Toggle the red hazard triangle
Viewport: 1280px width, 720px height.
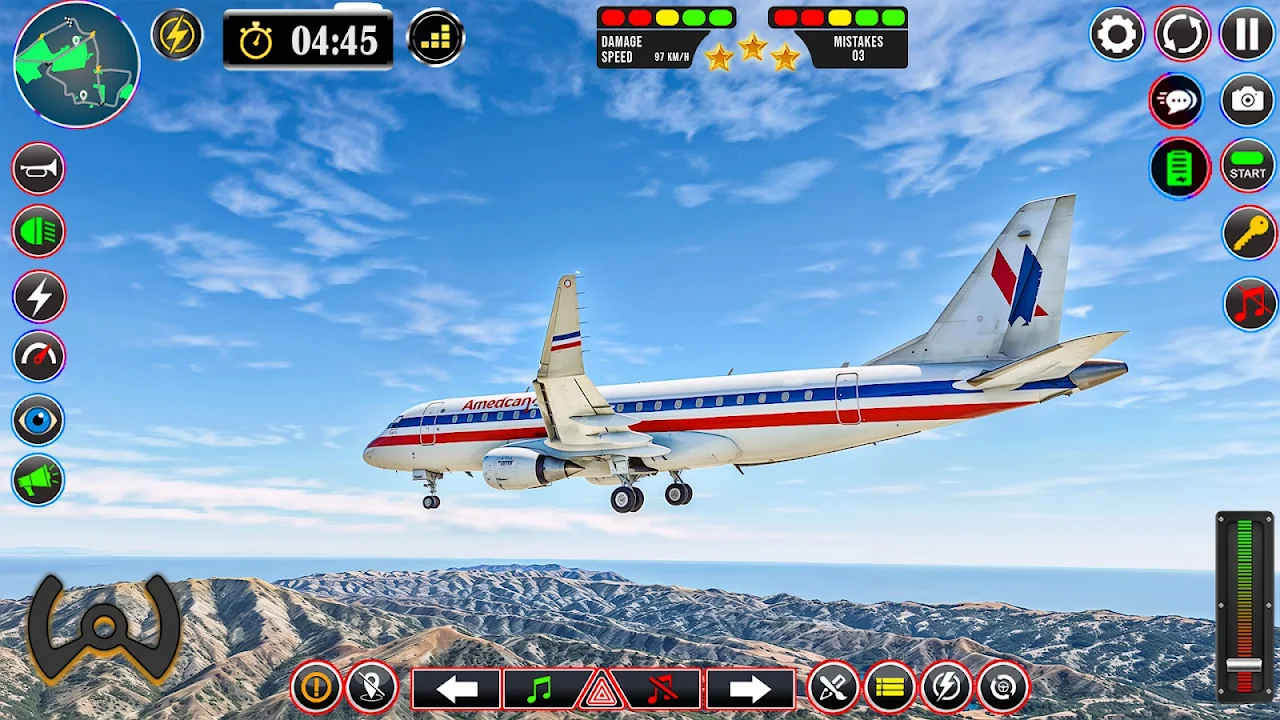[600, 690]
